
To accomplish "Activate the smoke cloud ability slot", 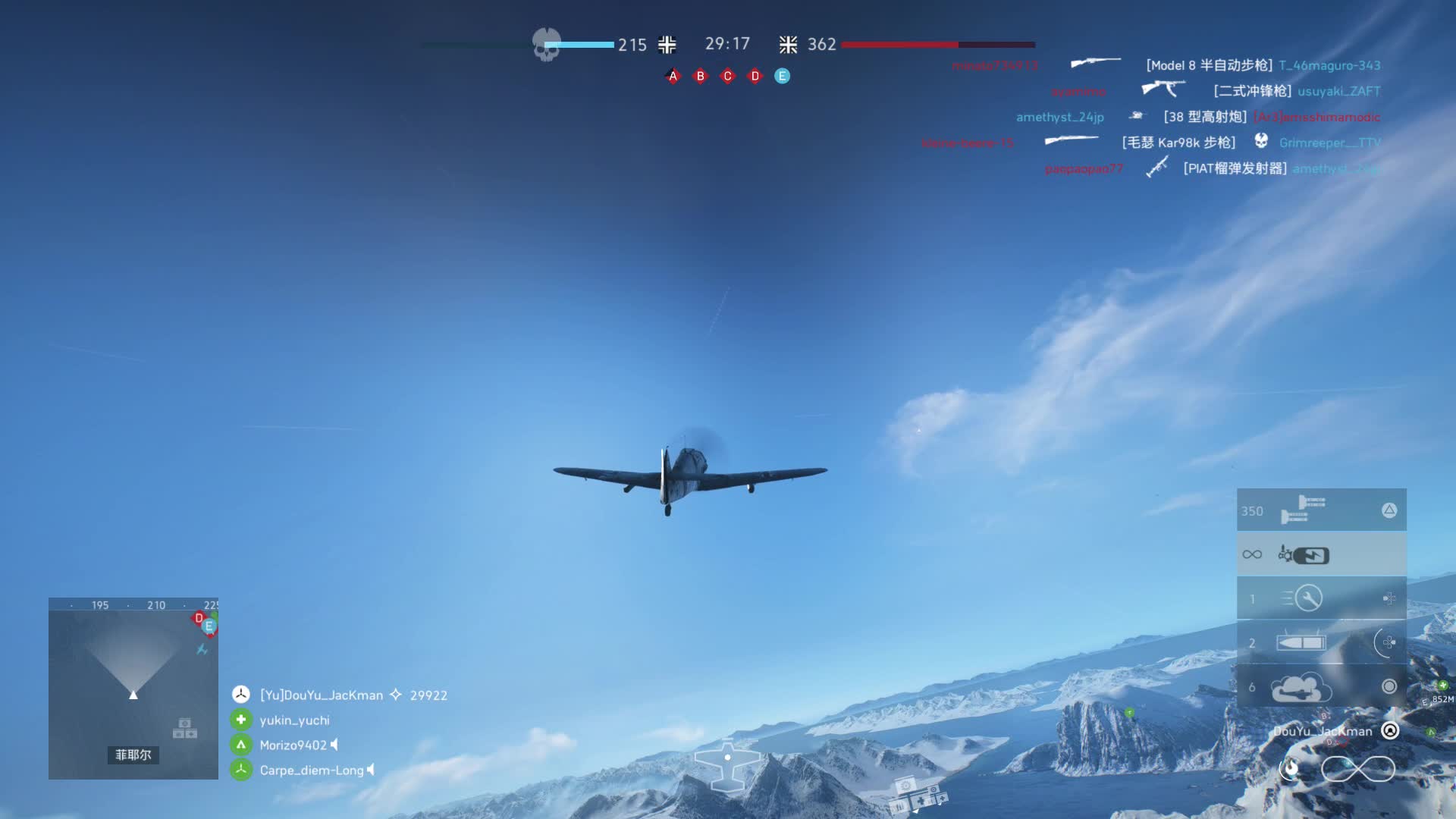I will click(x=1321, y=687).
